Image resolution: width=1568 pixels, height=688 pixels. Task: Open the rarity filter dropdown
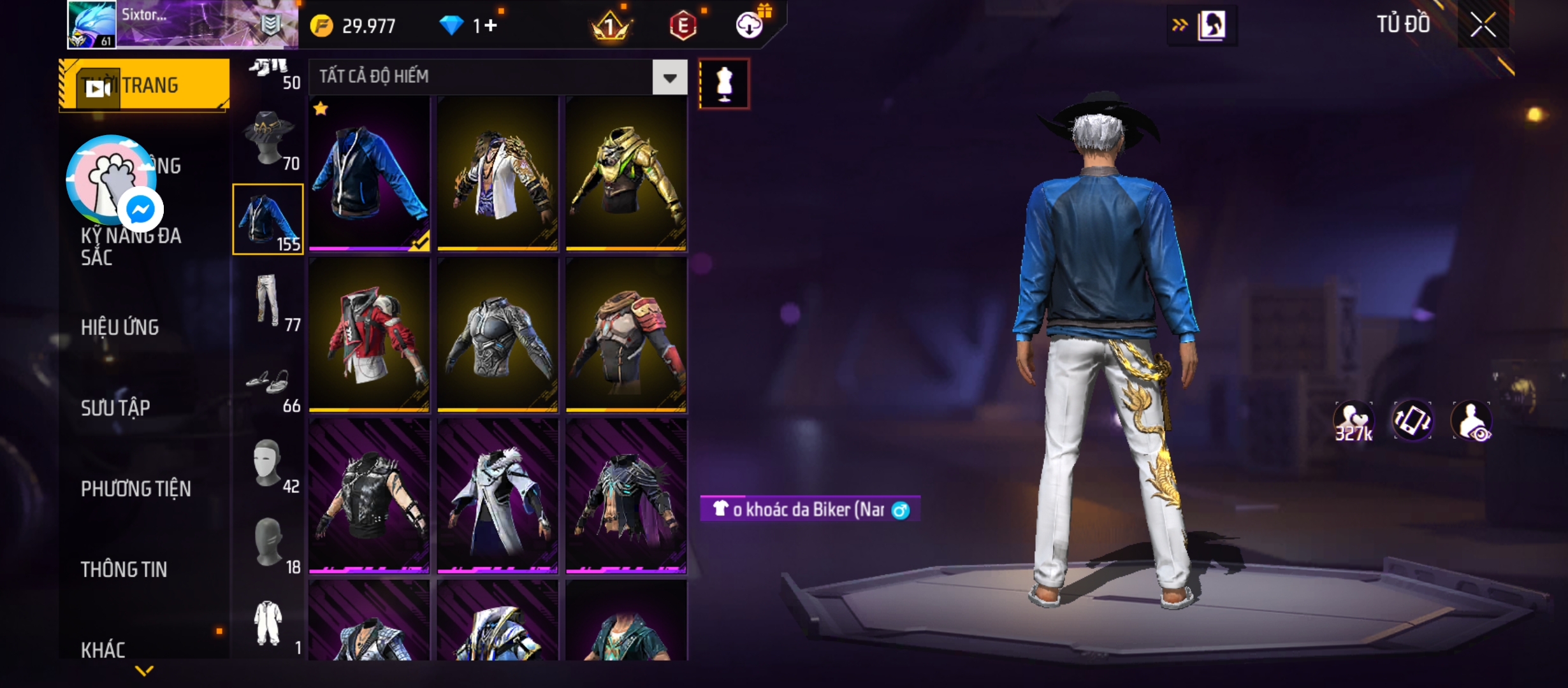[x=669, y=78]
